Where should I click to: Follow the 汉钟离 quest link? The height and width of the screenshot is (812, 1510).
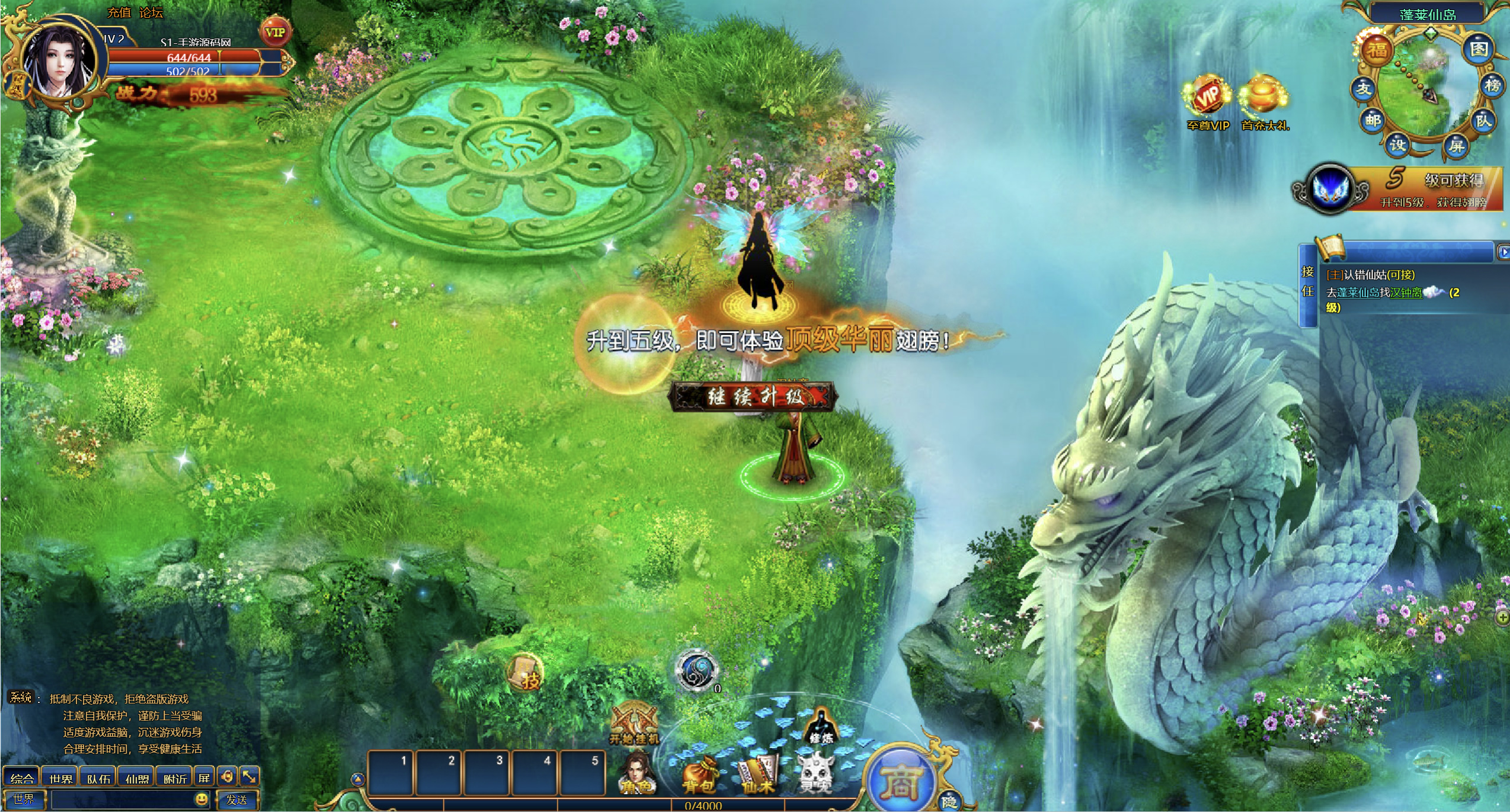1406,293
